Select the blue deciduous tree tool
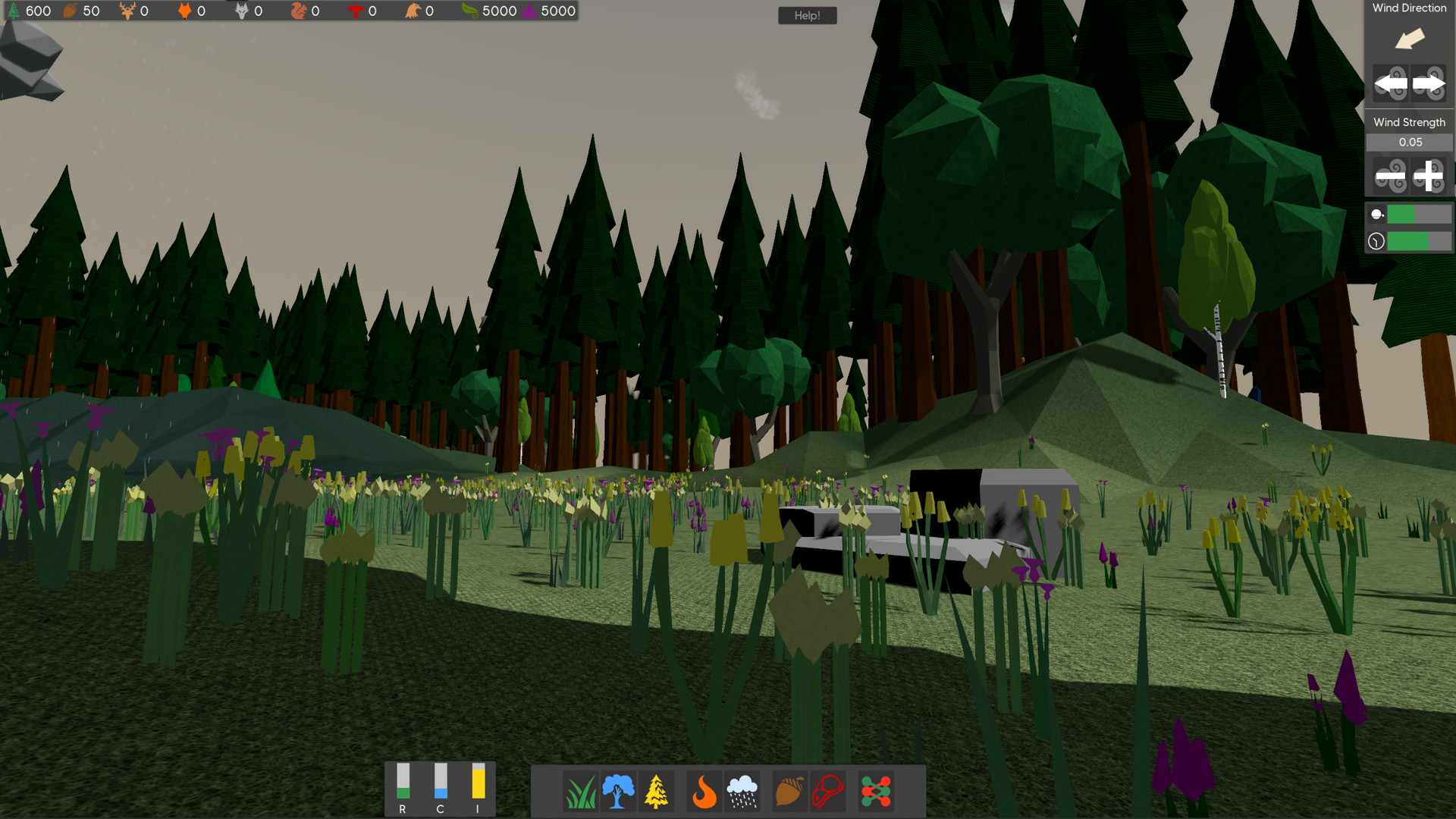The width and height of the screenshot is (1456, 819). point(618,791)
